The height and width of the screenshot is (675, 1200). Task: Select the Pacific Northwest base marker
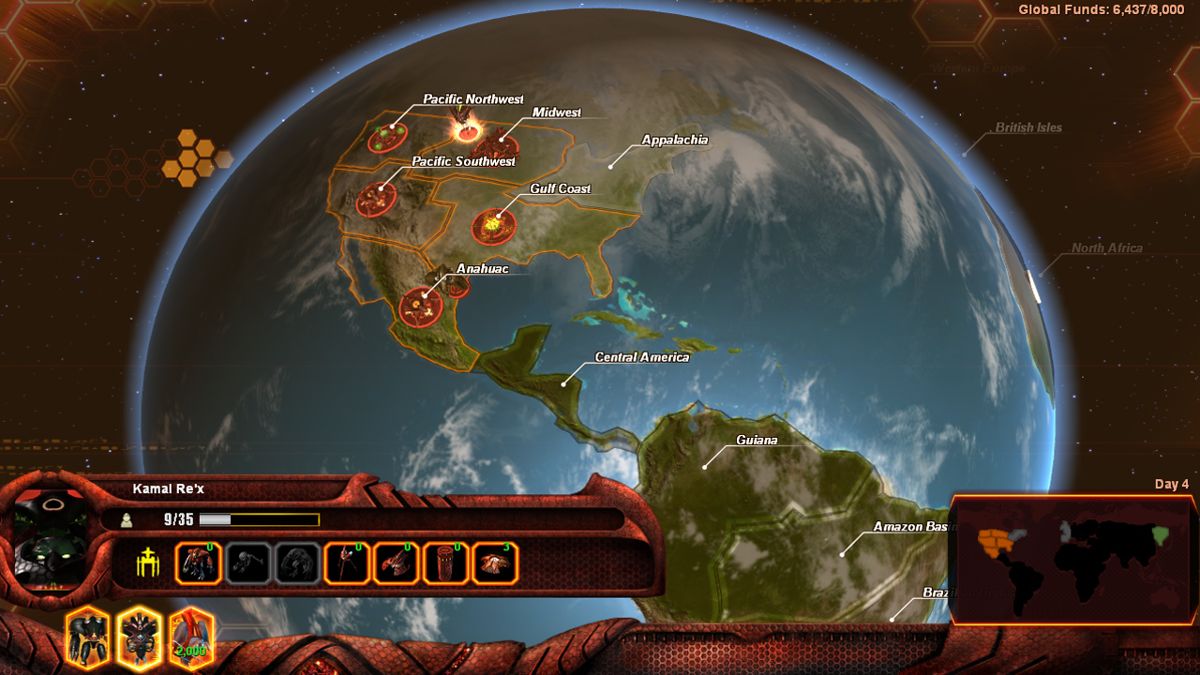[x=386, y=137]
